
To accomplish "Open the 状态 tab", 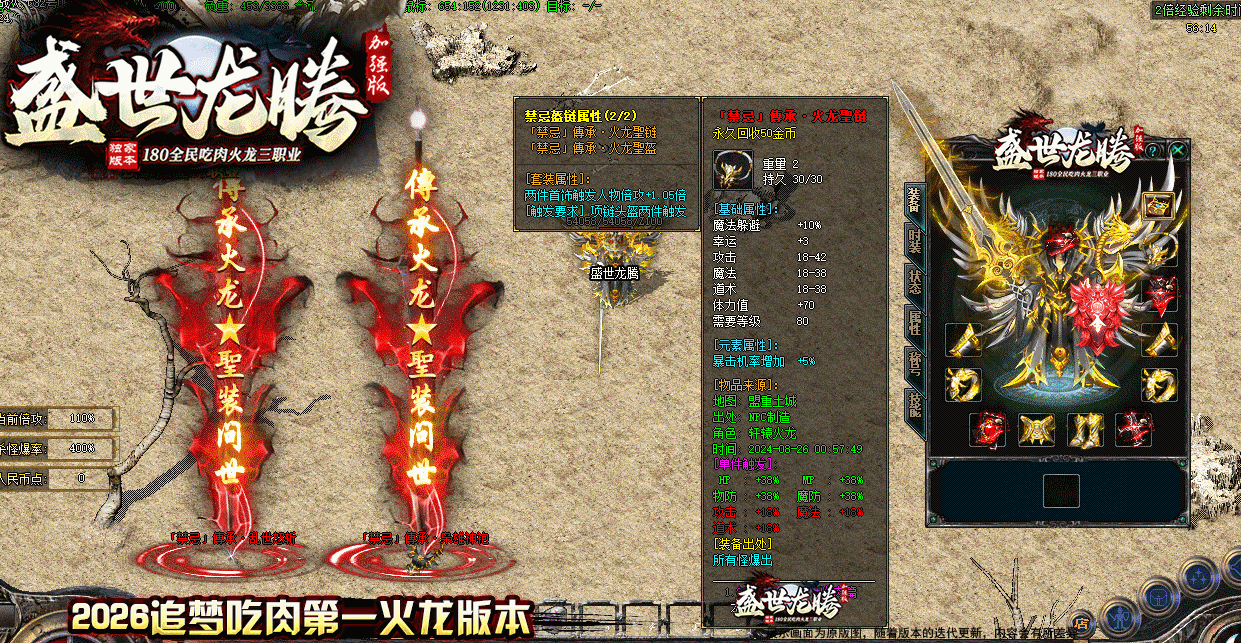I will click(914, 281).
